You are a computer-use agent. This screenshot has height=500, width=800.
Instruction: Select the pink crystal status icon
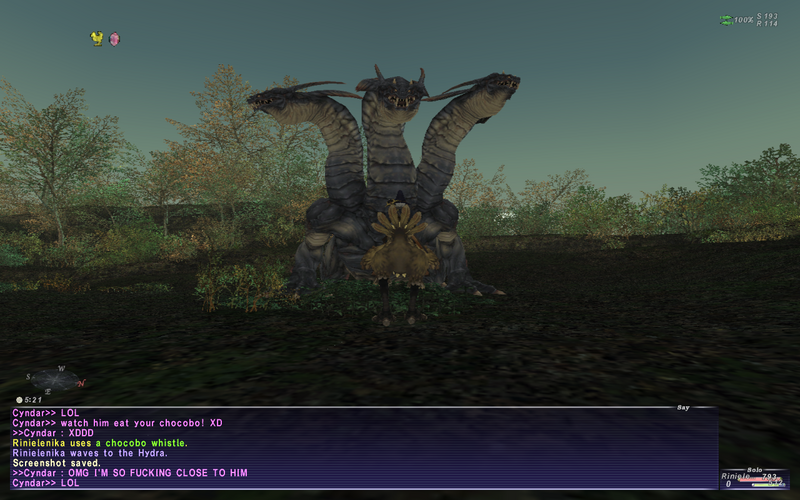pyautogui.click(x=114, y=38)
